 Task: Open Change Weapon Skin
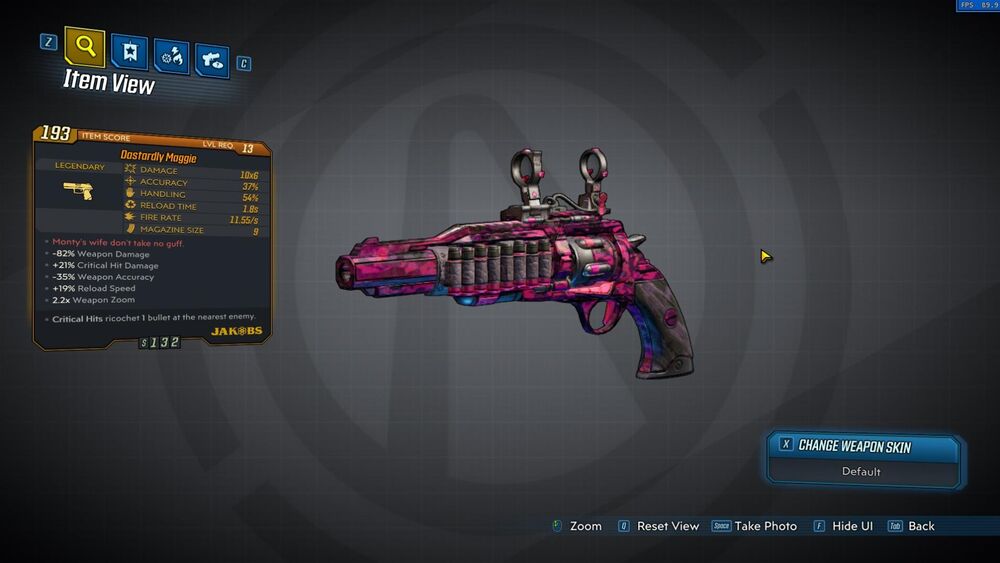pos(864,447)
